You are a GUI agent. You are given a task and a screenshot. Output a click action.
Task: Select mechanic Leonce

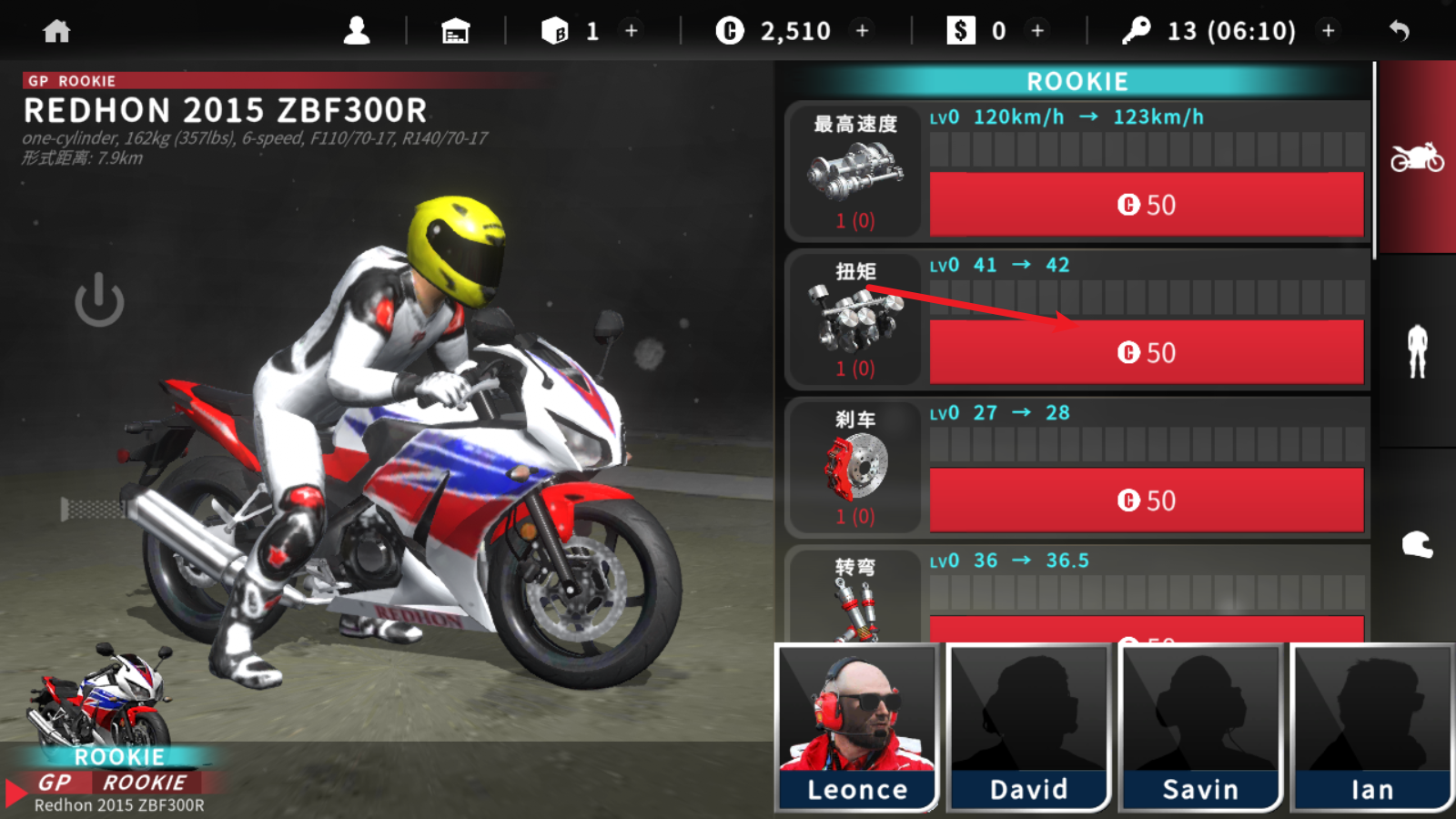pyautogui.click(x=857, y=727)
